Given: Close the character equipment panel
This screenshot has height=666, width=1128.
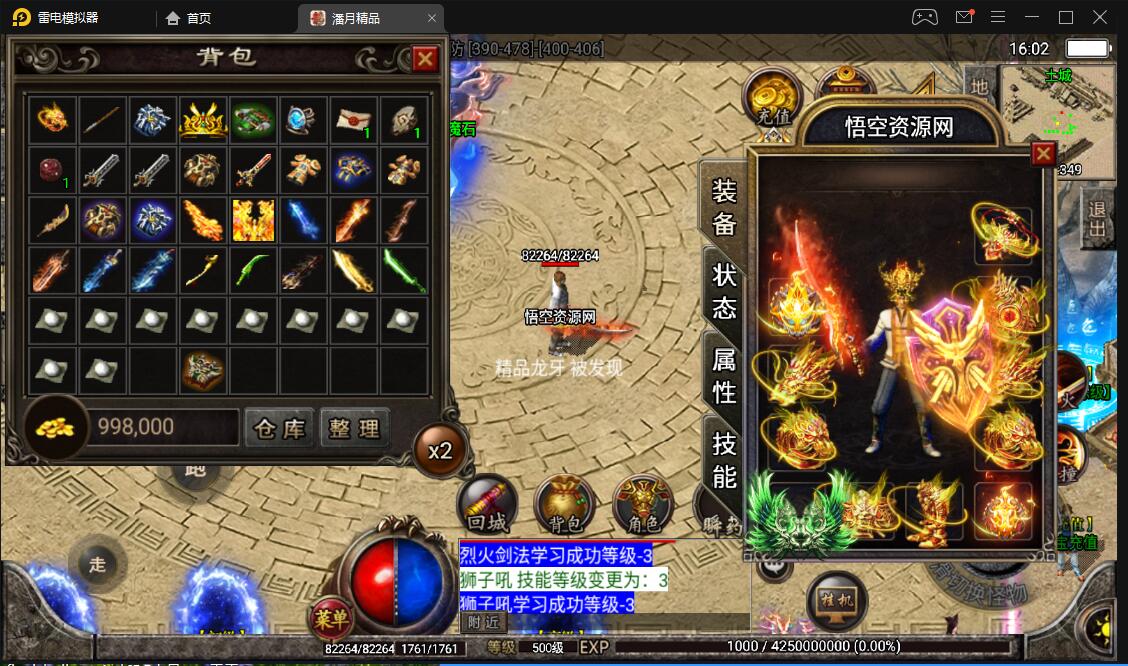Looking at the screenshot, I should [1043, 154].
